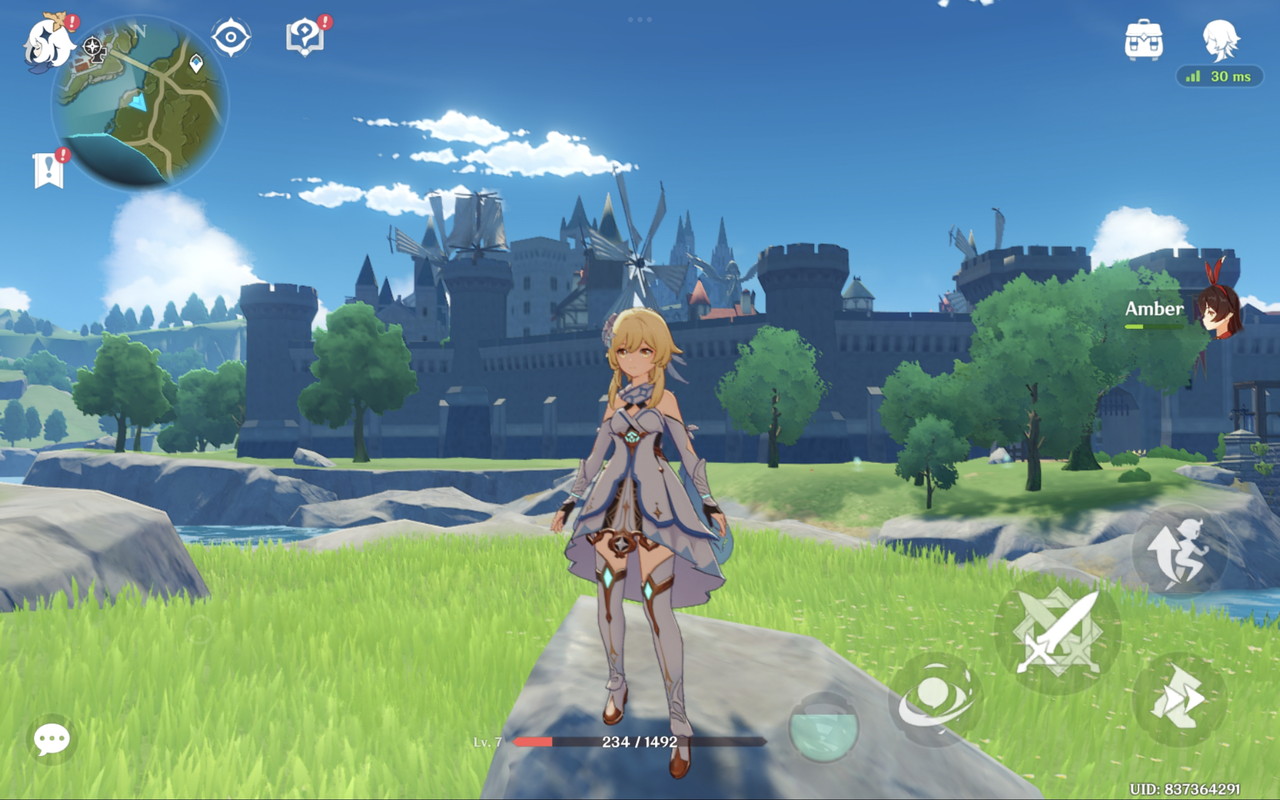Open the tutorial question mark icon
Image resolution: width=1280 pixels, height=800 pixels.
[x=303, y=38]
